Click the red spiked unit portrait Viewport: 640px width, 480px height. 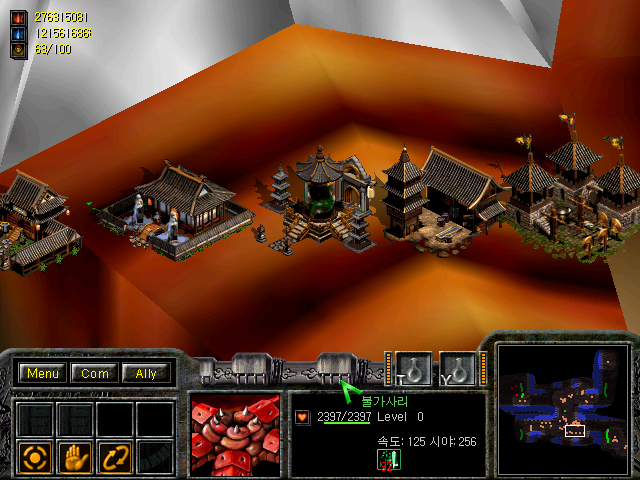pyautogui.click(x=236, y=436)
